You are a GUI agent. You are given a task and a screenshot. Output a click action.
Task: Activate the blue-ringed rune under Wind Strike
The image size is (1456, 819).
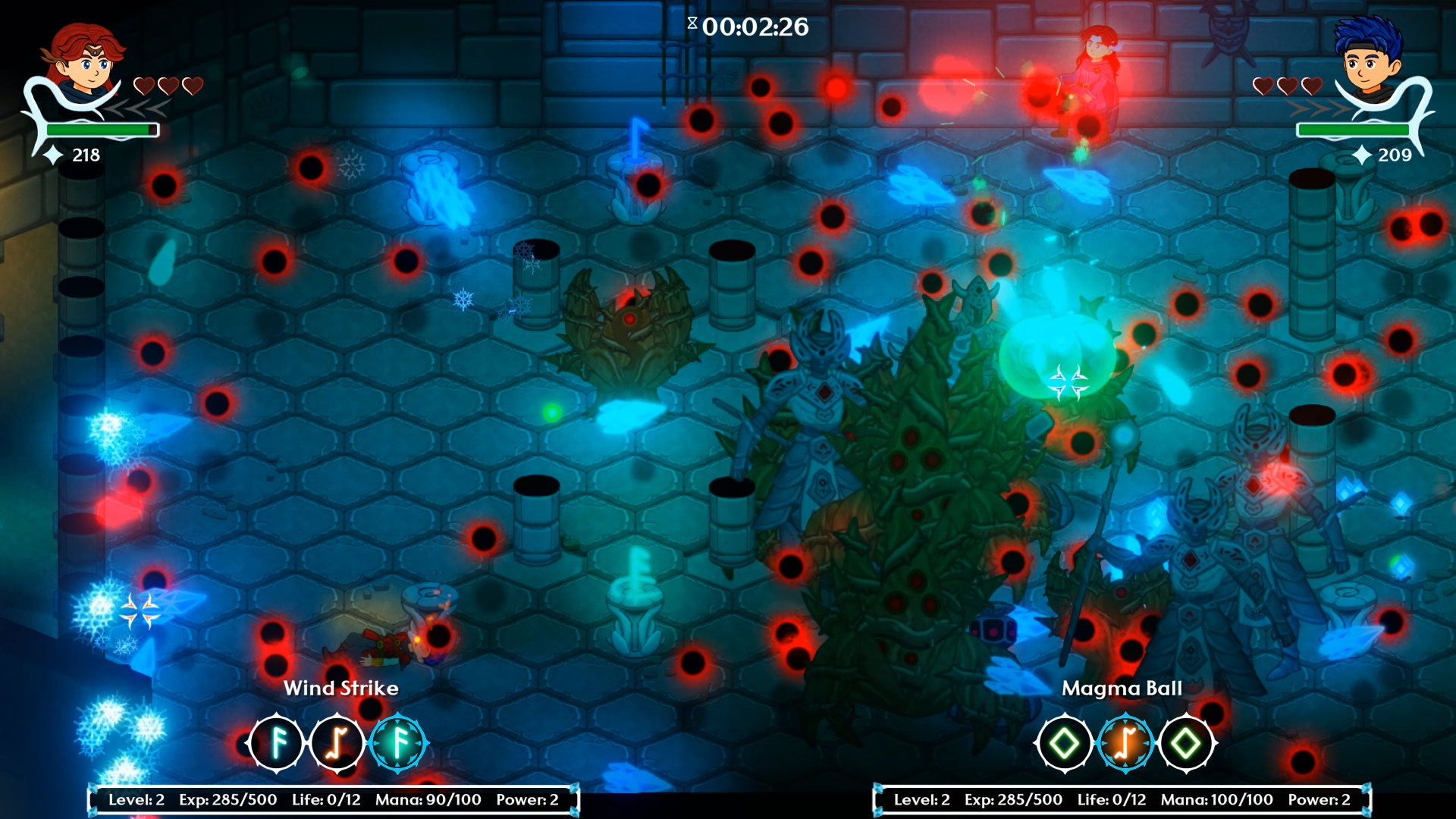[398, 743]
